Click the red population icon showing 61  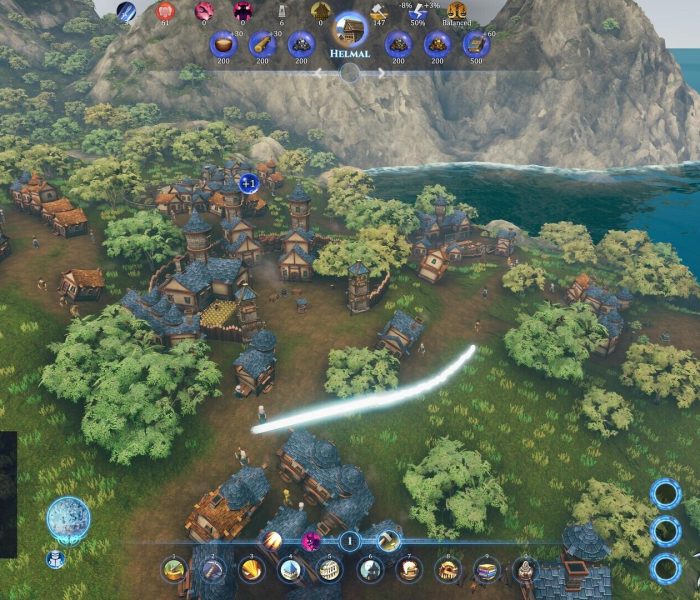point(167,12)
